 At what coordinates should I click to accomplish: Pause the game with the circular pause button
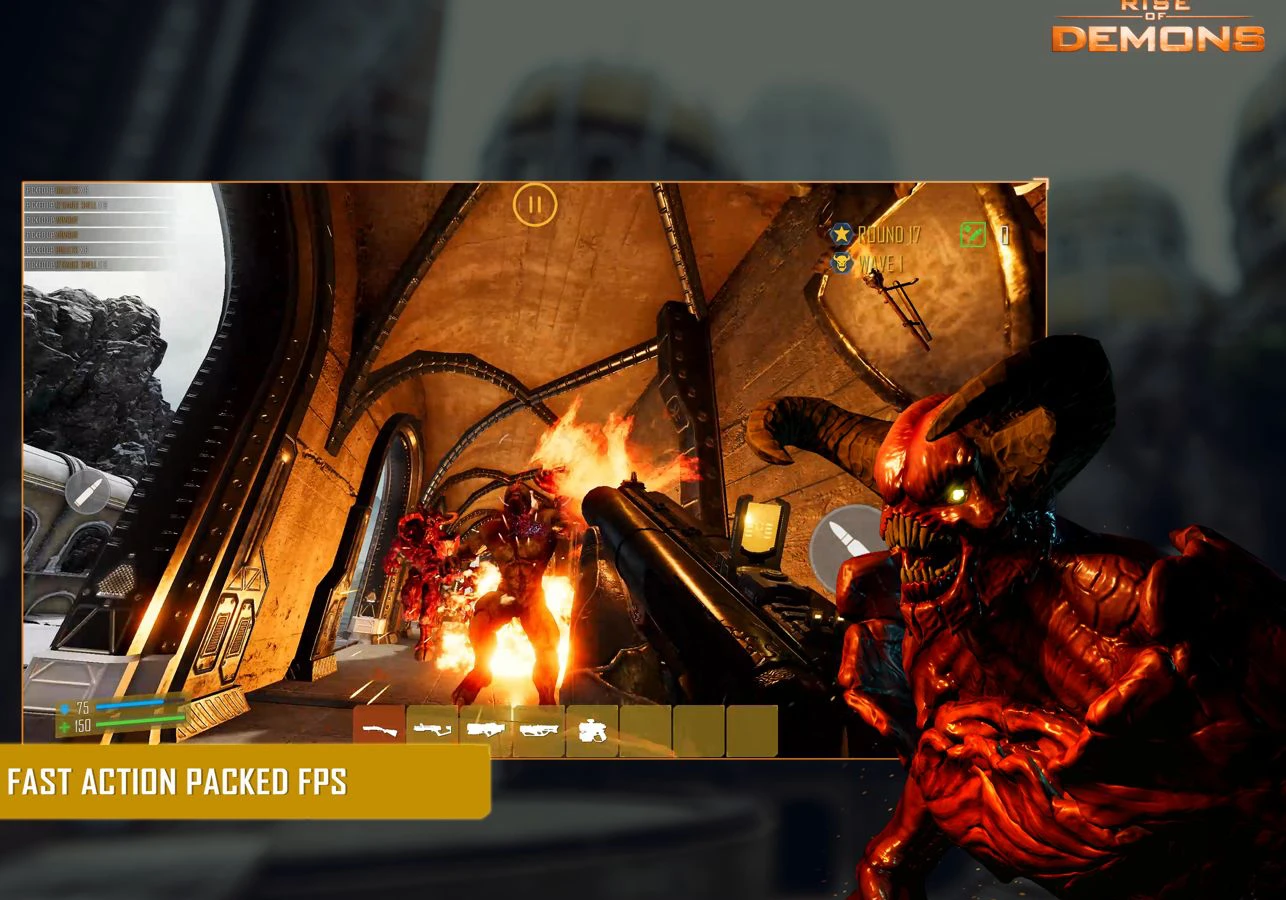click(535, 205)
